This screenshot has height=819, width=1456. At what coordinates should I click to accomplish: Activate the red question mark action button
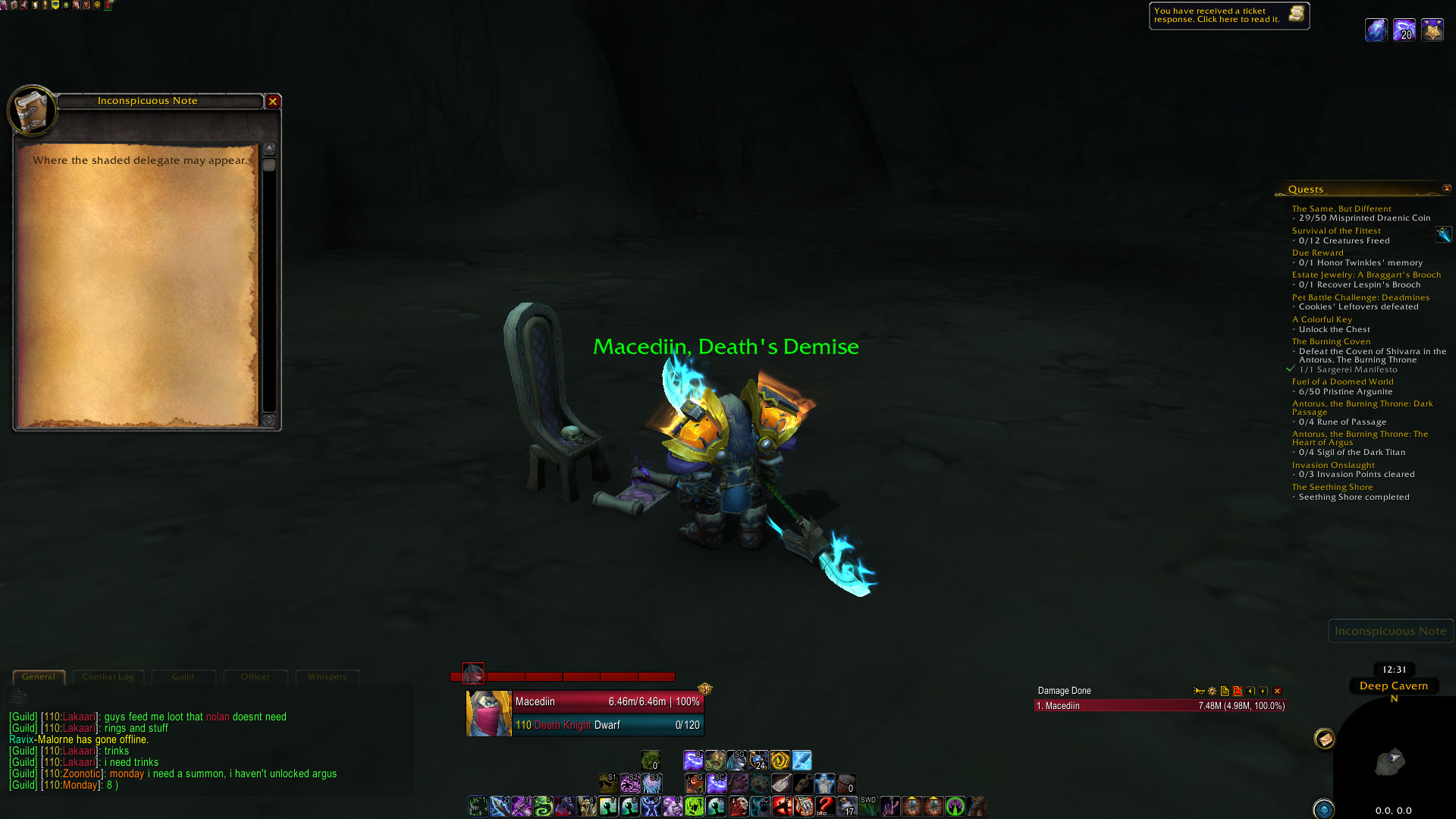tap(825, 805)
